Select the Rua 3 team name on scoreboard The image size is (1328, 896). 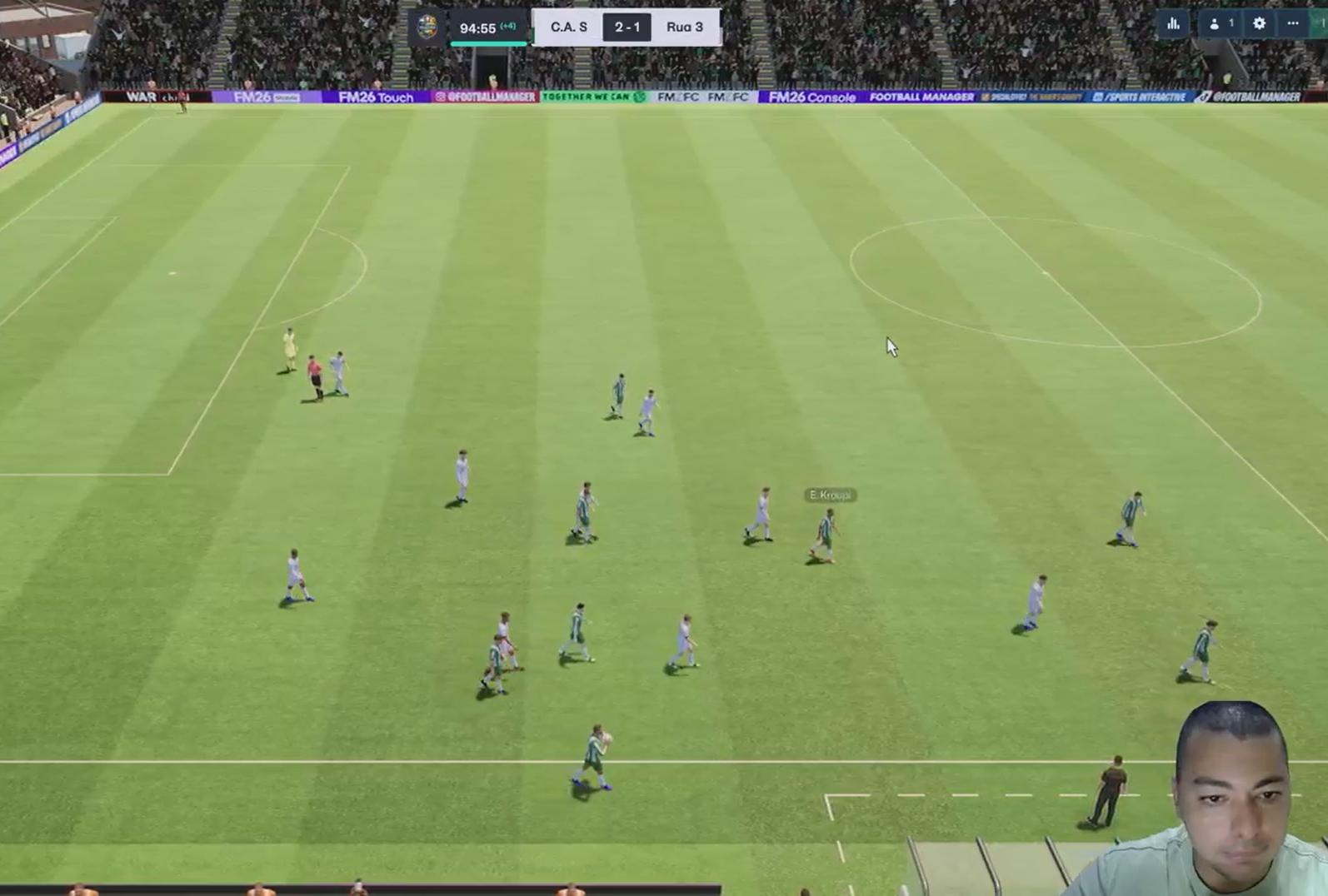(684, 27)
